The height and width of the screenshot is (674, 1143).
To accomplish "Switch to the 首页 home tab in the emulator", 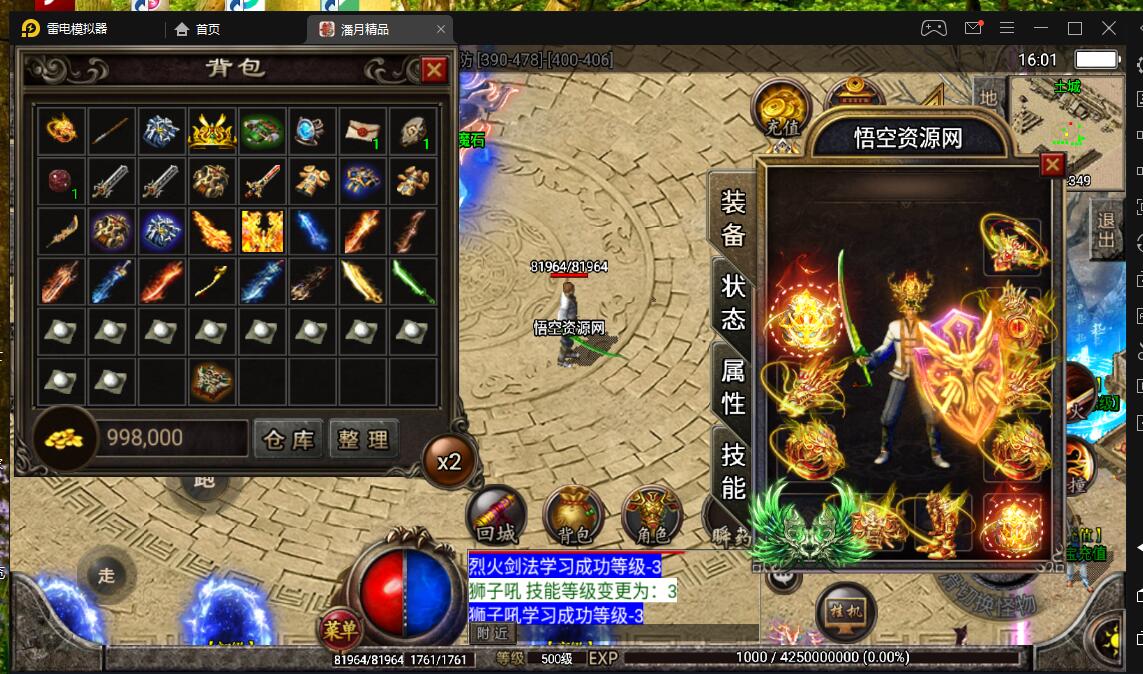I will click(198, 29).
